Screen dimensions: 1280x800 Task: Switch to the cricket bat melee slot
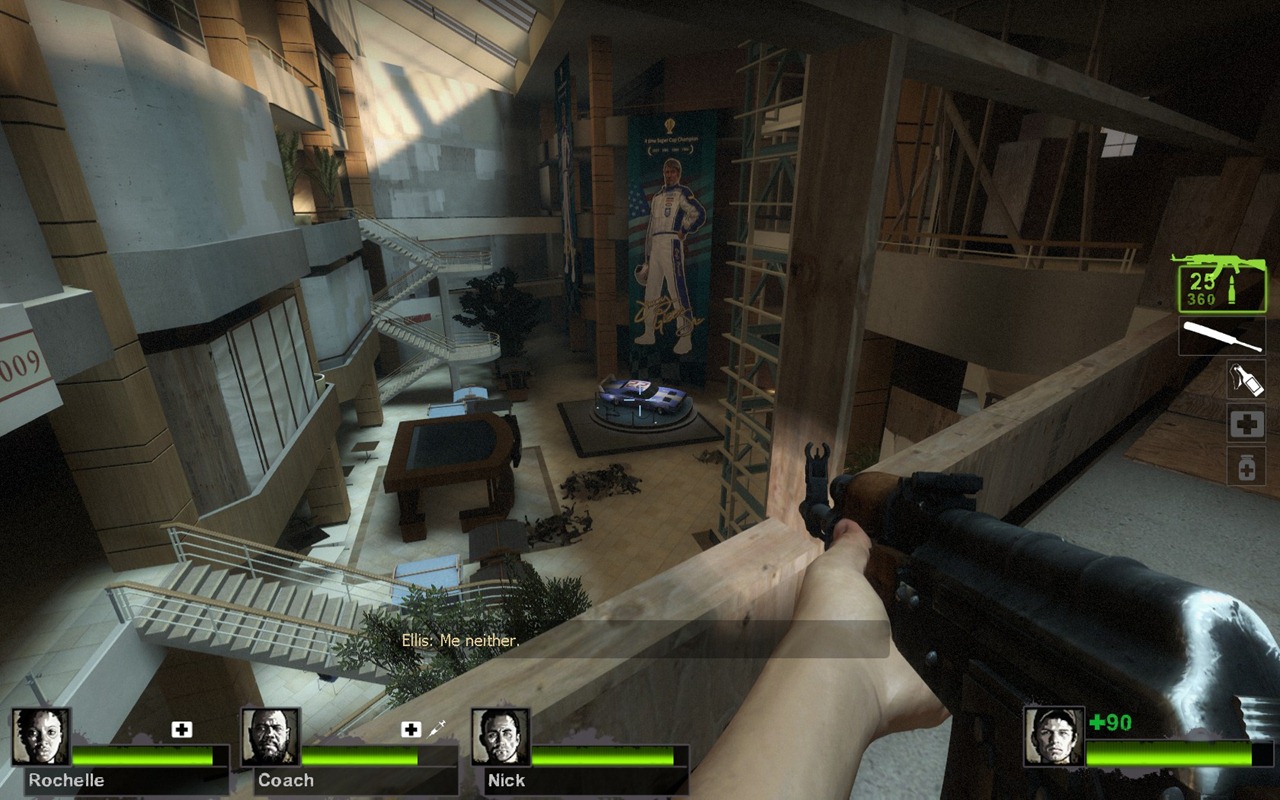click(x=1222, y=336)
